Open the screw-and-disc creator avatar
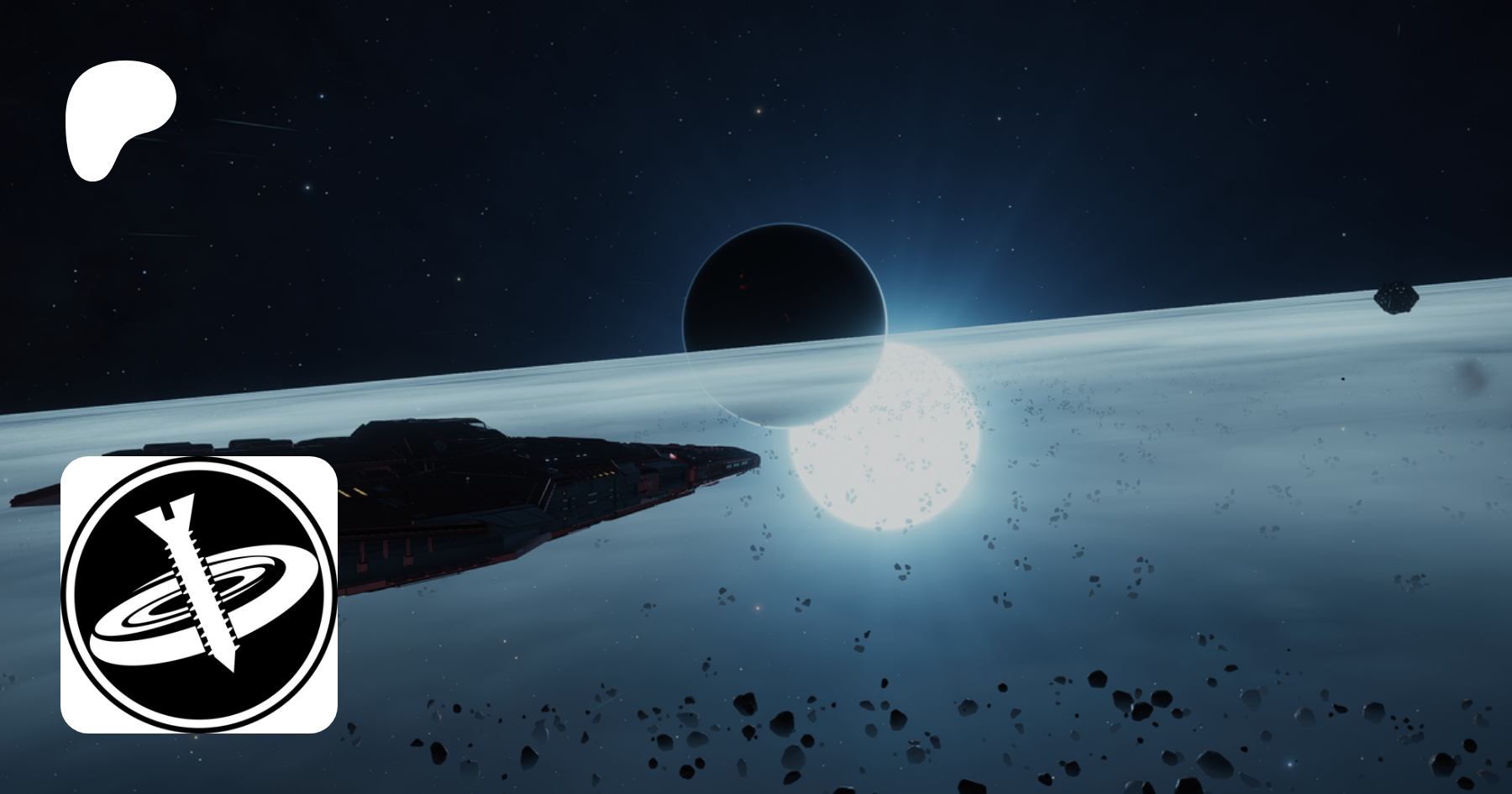 tap(199, 594)
